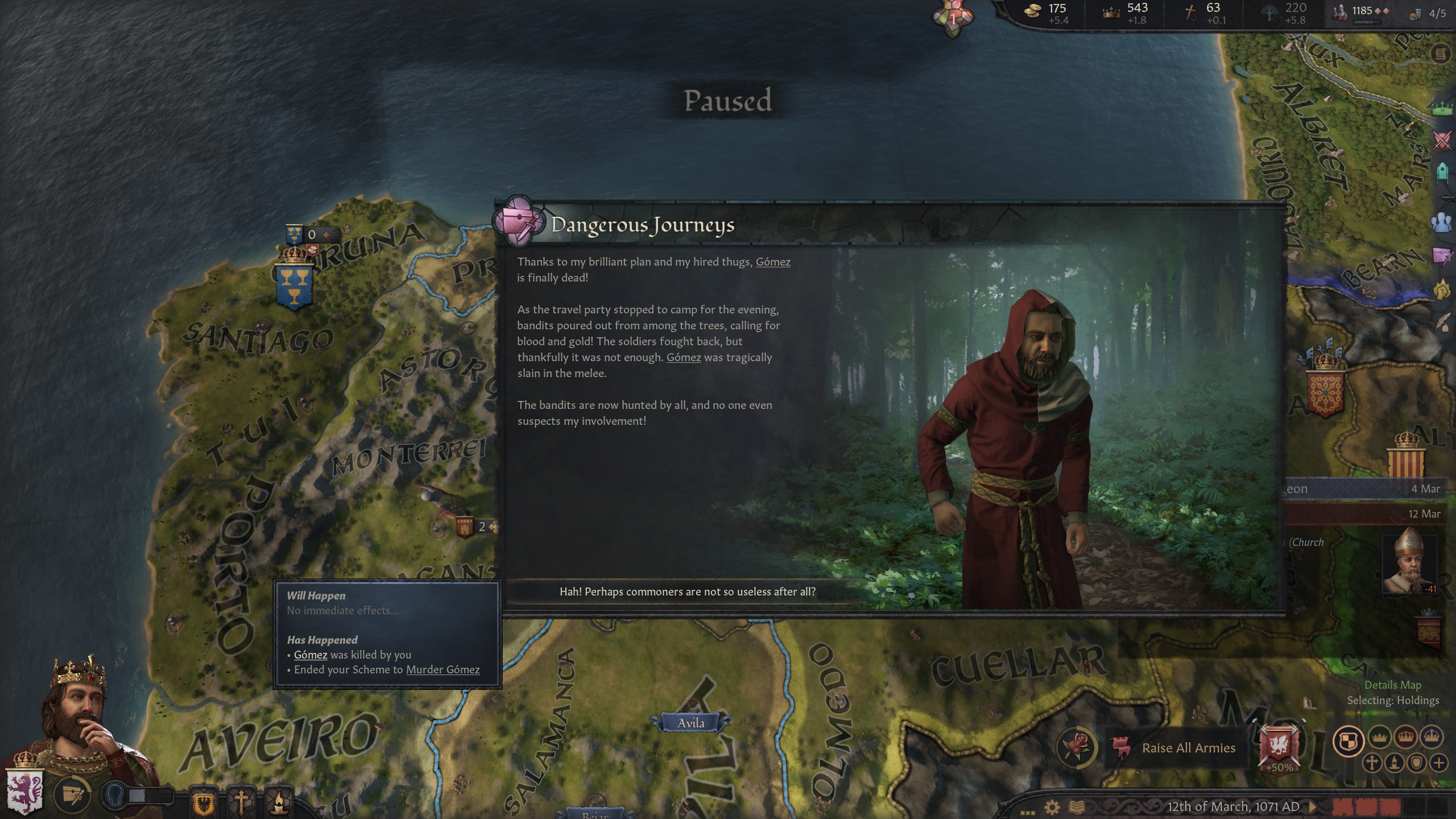Open the game settings gear
This screenshot has width=1456, height=819.
[1052, 807]
